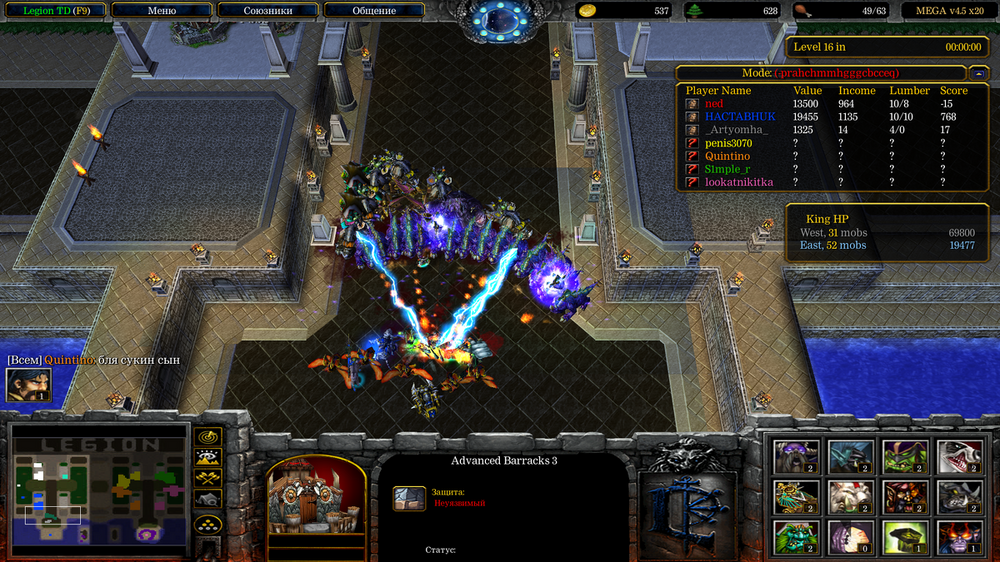Toggle minimap terrain display button
The height and width of the screenshot is (562, 1000).
point(208,457)
